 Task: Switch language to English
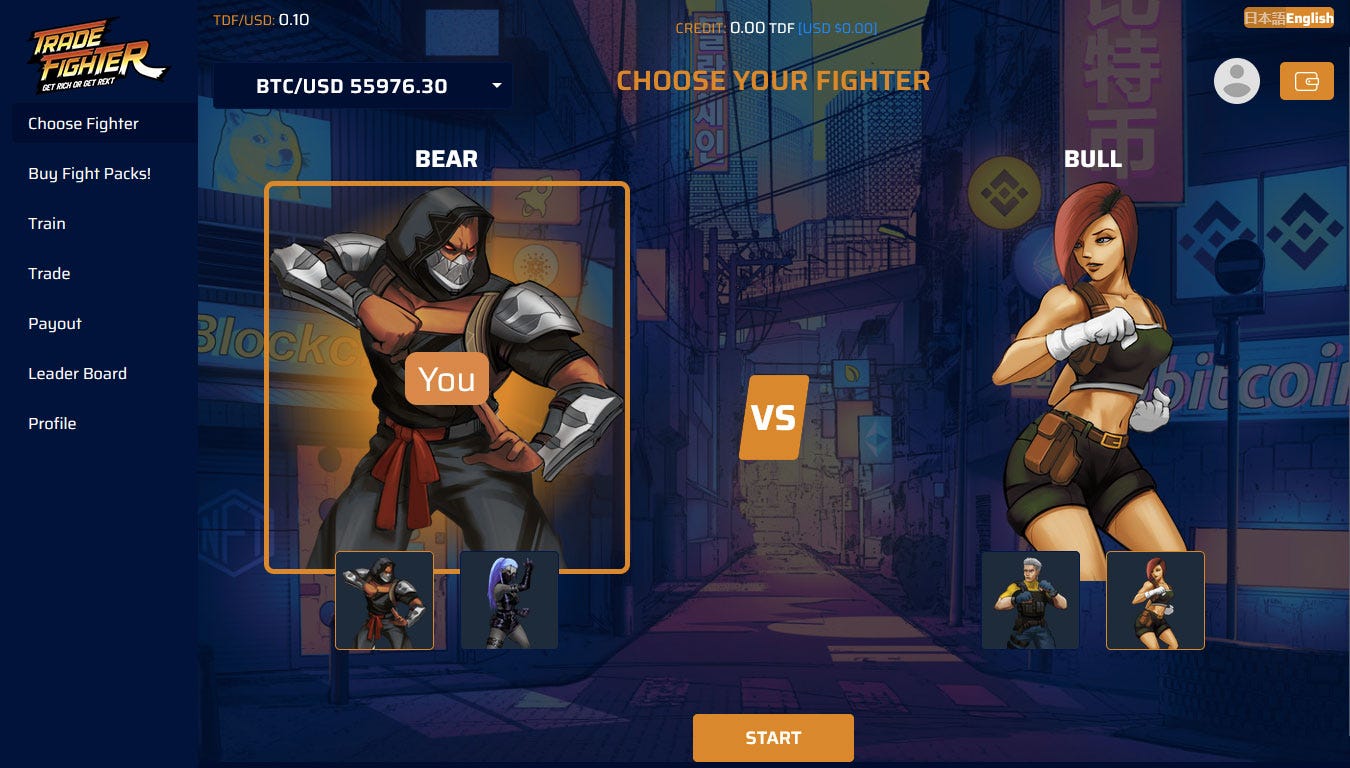point(1310,18)
